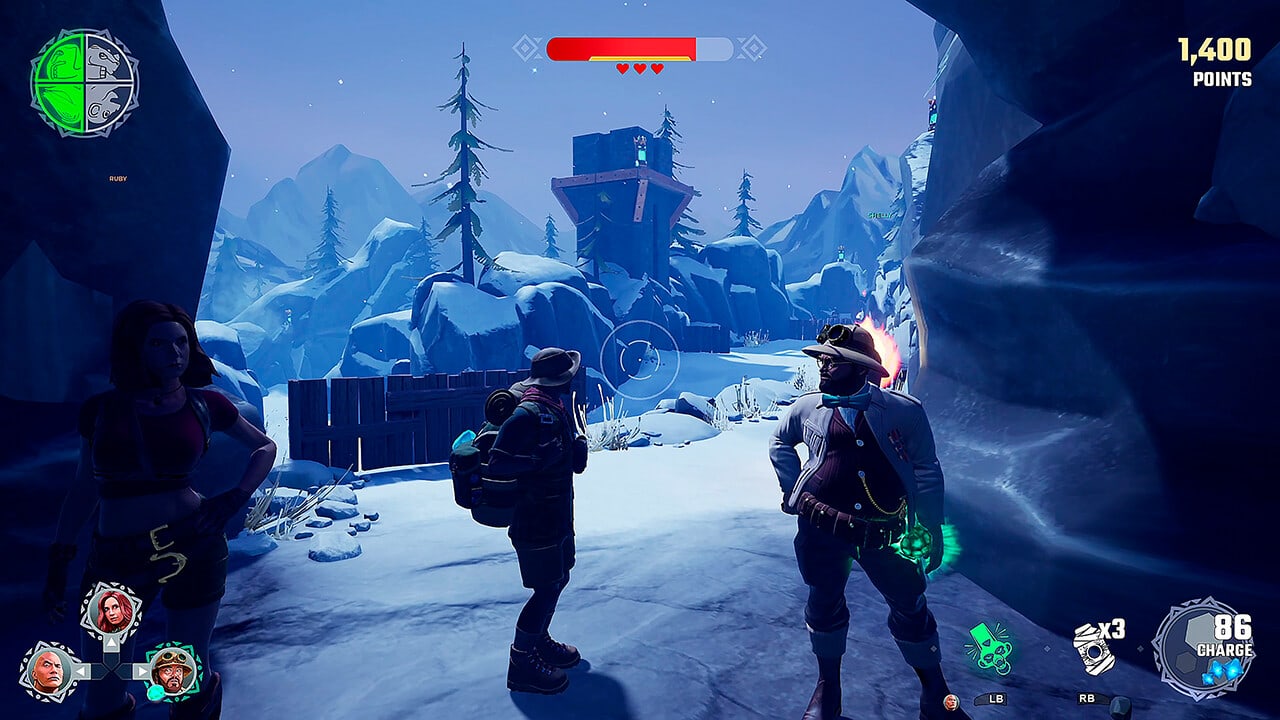Switch to the bald man character portrait
This screenshot has width=1280, height=720.
[x=48, y=670]
